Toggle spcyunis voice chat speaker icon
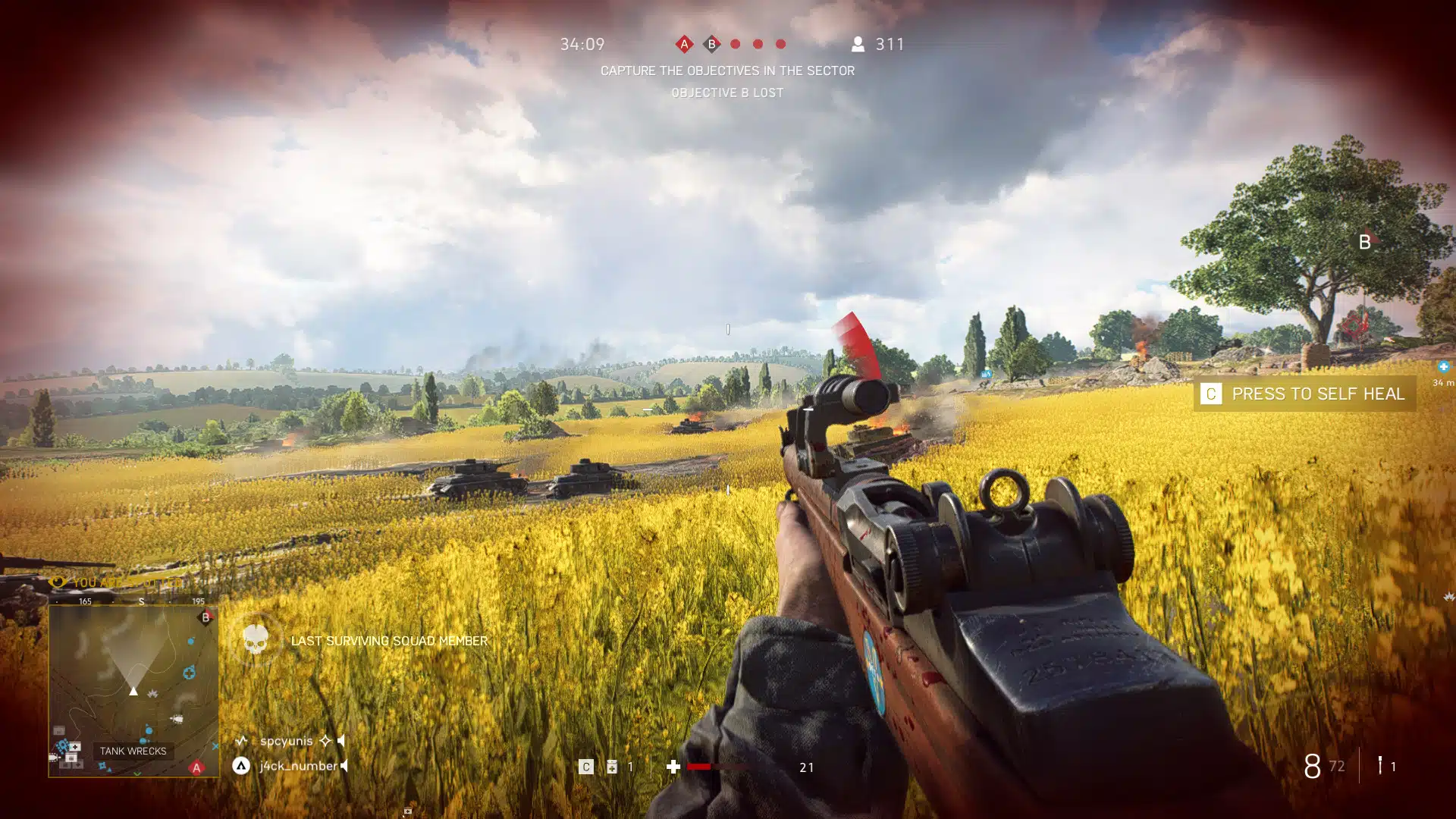The height and width of the screenshot is (819, 1456). tap(343, 740)
